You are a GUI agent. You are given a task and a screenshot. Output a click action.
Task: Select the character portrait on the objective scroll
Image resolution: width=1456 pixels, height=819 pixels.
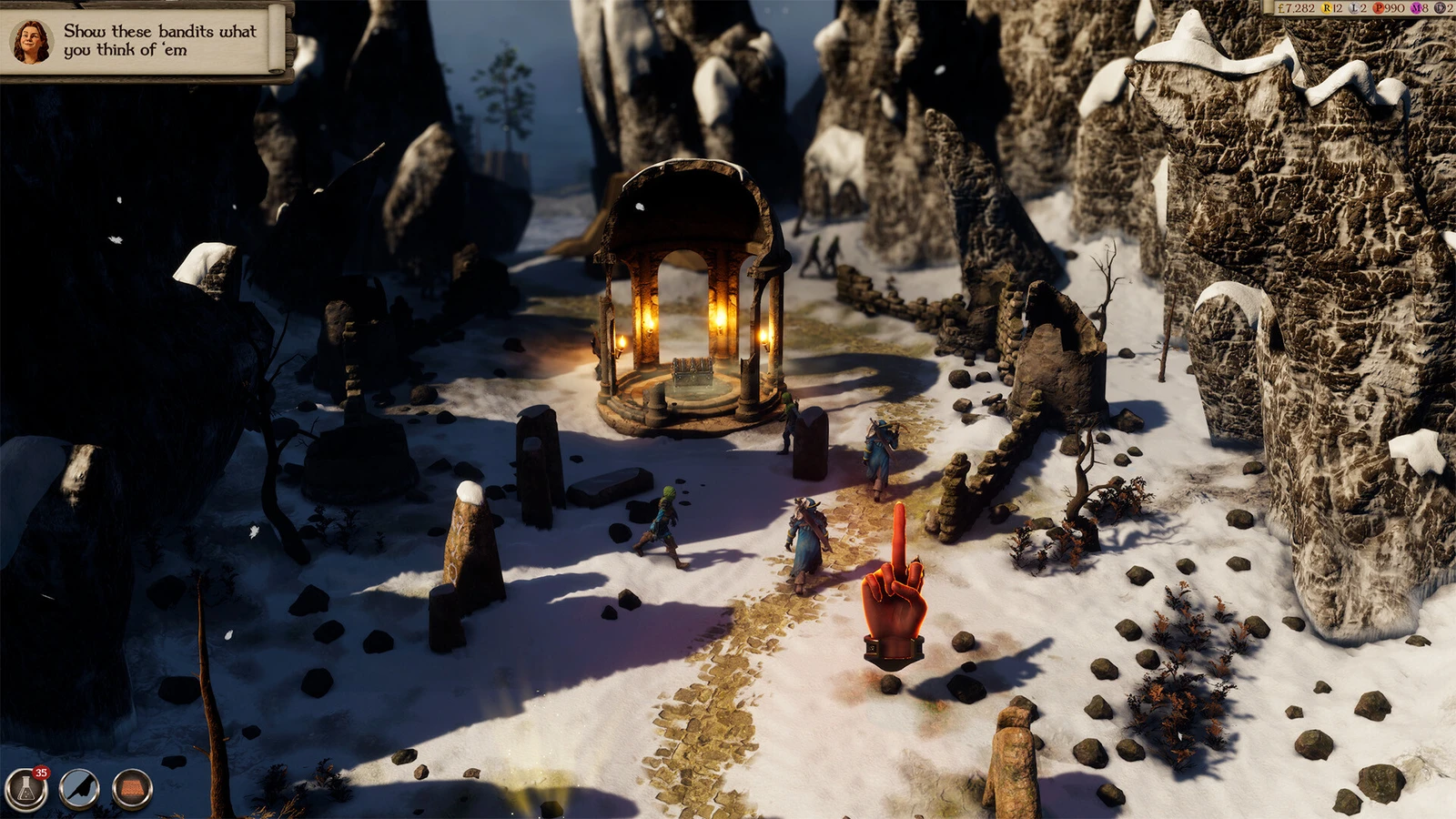coord(31,42)
